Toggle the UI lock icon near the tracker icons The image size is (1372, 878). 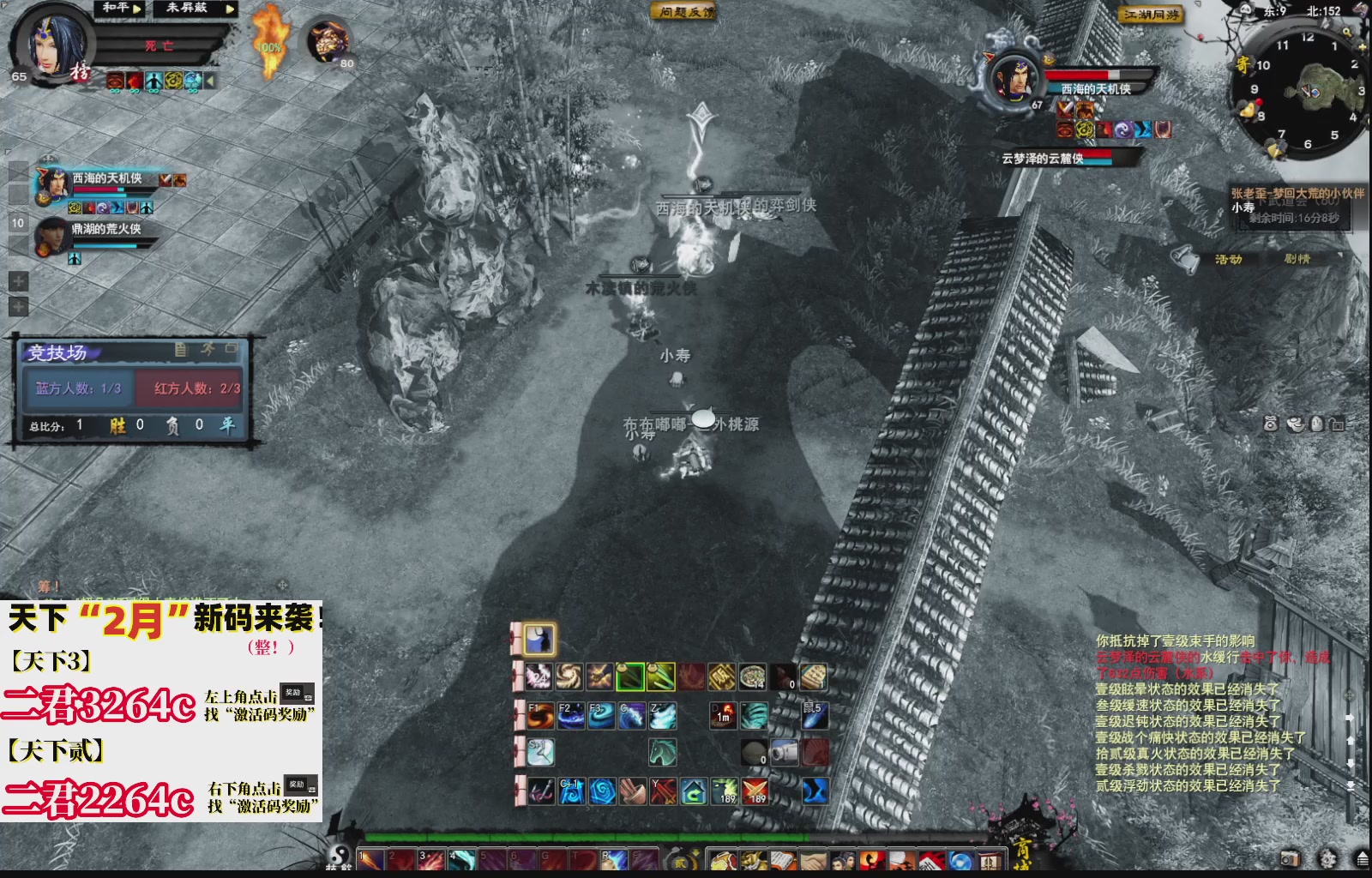pyautogui.click(x=1338, y=424)
